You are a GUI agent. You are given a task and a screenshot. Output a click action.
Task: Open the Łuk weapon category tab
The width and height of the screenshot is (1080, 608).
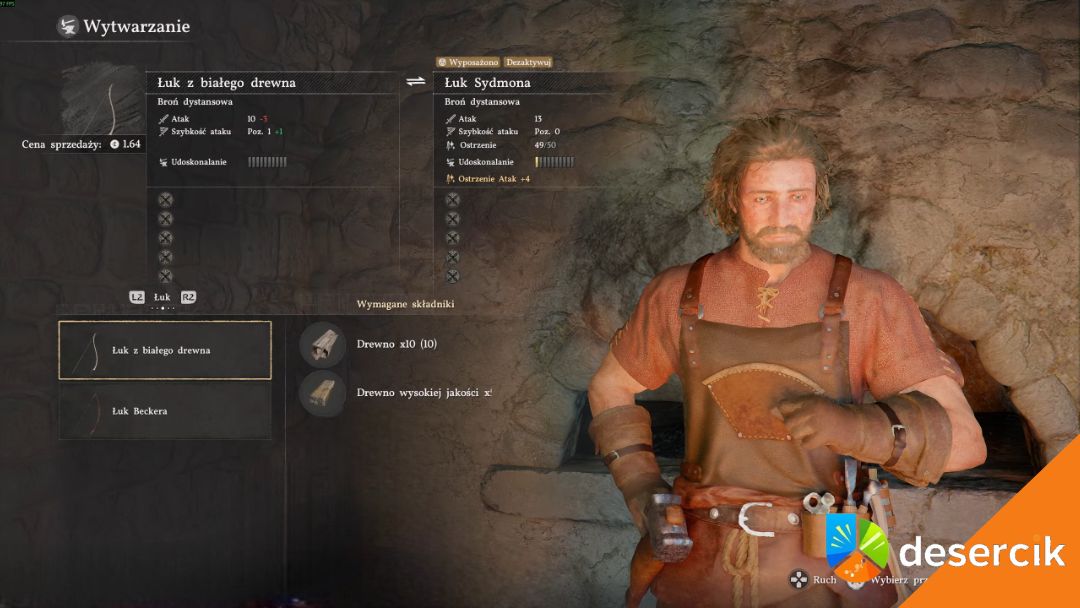click(x=162, y=297)
